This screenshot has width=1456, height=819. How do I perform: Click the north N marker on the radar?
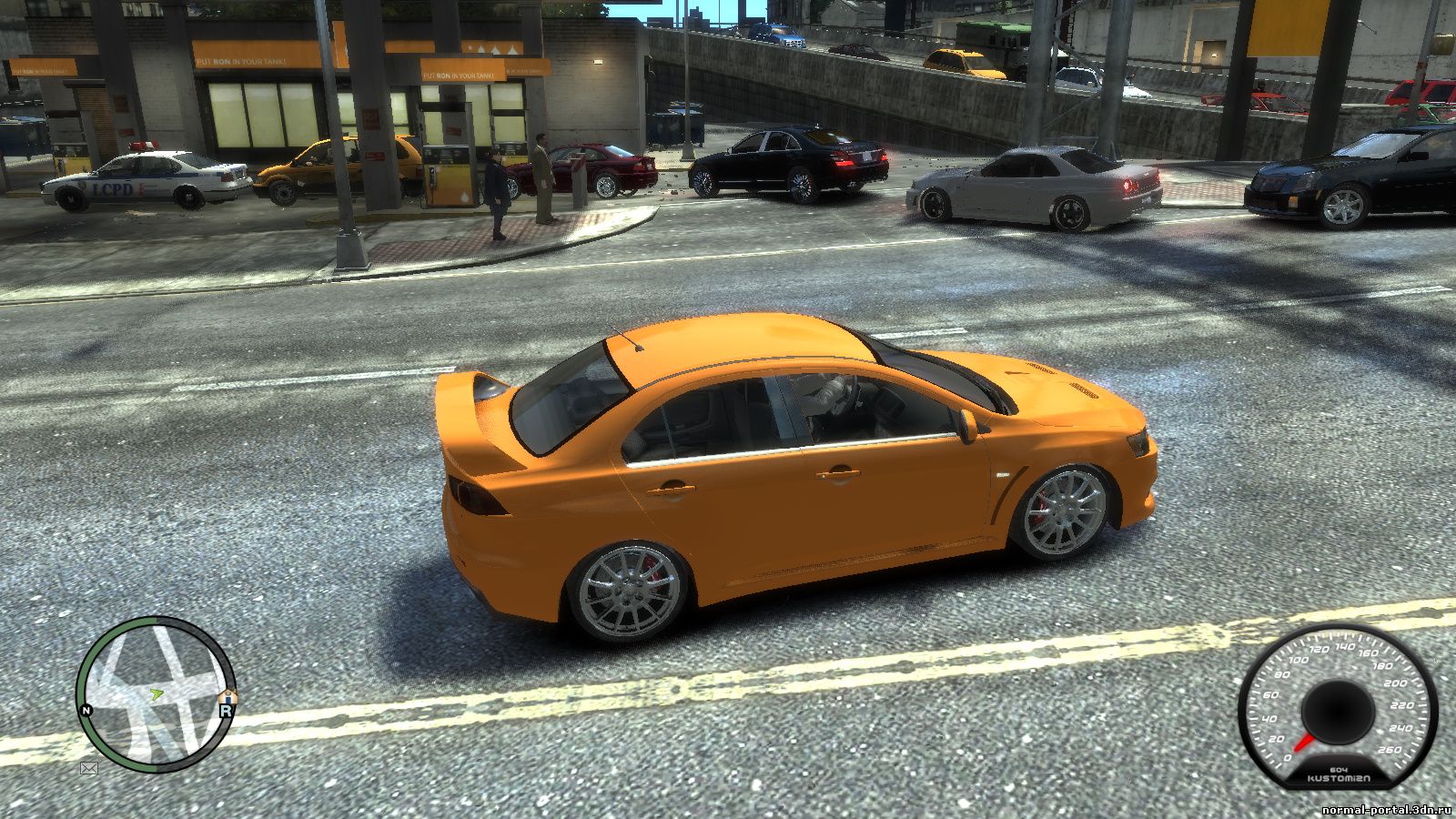(86, 710)
